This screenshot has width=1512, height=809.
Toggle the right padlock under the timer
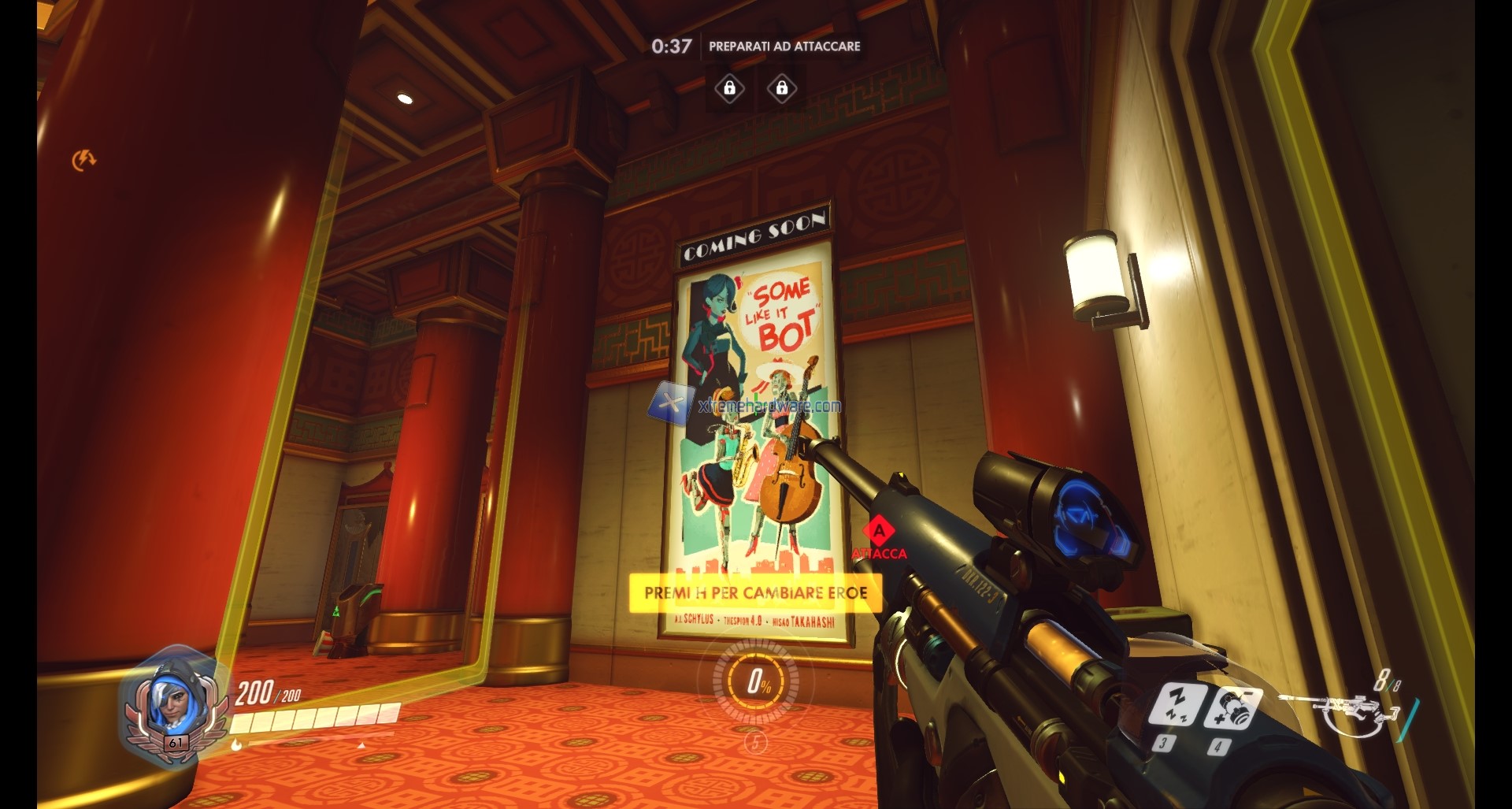tap(781, 88)
